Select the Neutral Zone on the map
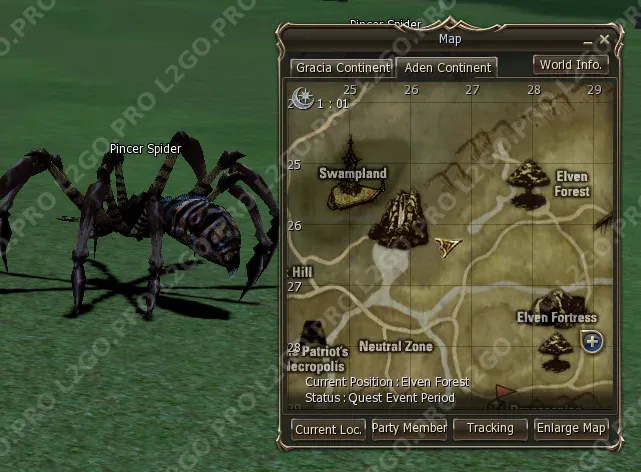The width and height of the screenshot is (641, 472). tap(395, 347)
